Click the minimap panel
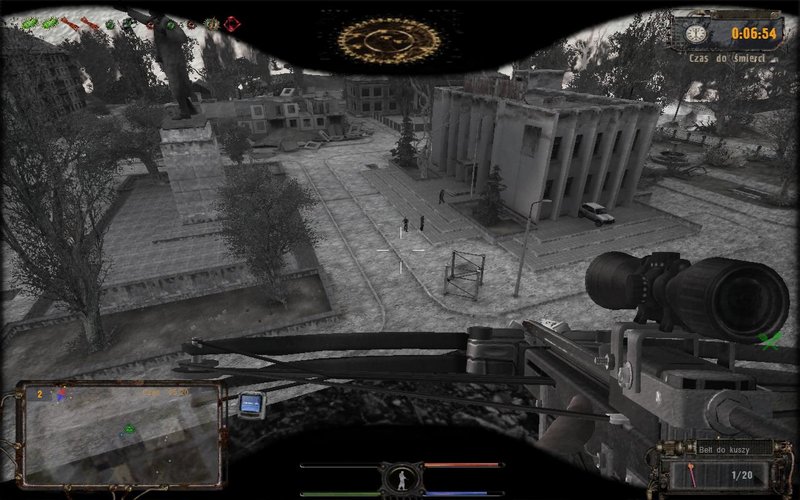Screen dimensions: 800x500 click(x=120, y=432)
